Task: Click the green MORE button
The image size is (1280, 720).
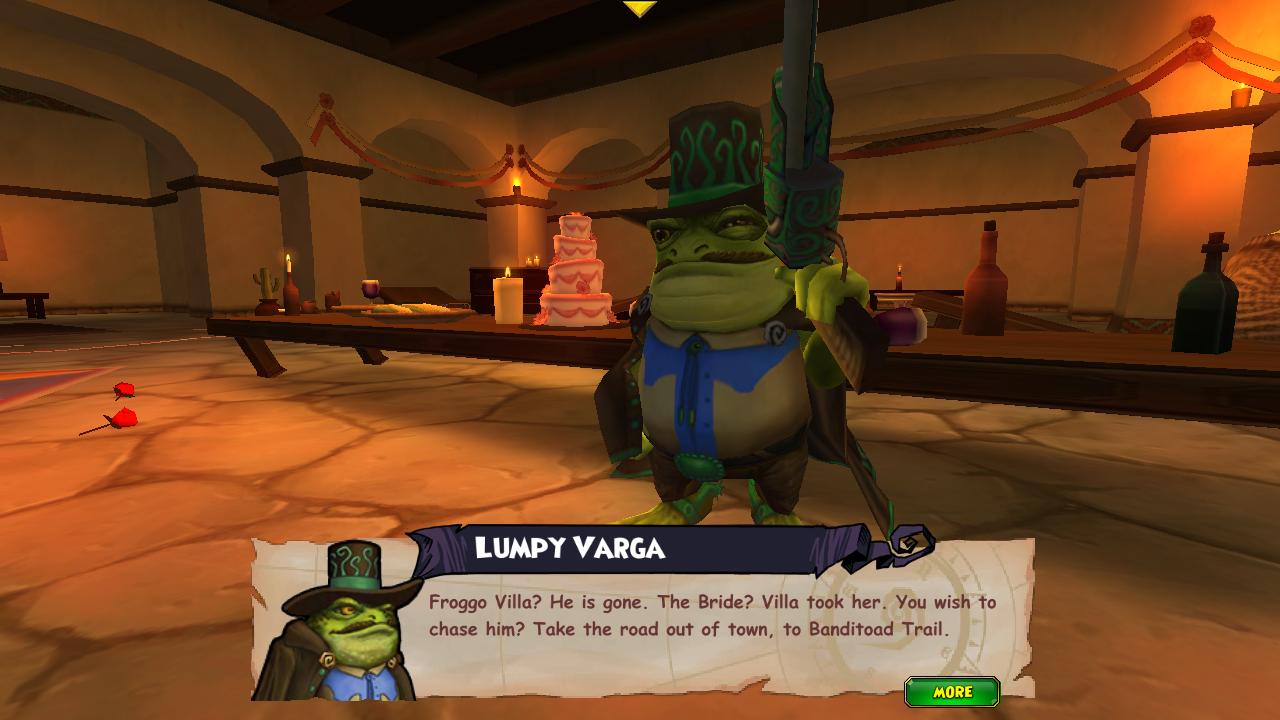Action: coord(952,692)
